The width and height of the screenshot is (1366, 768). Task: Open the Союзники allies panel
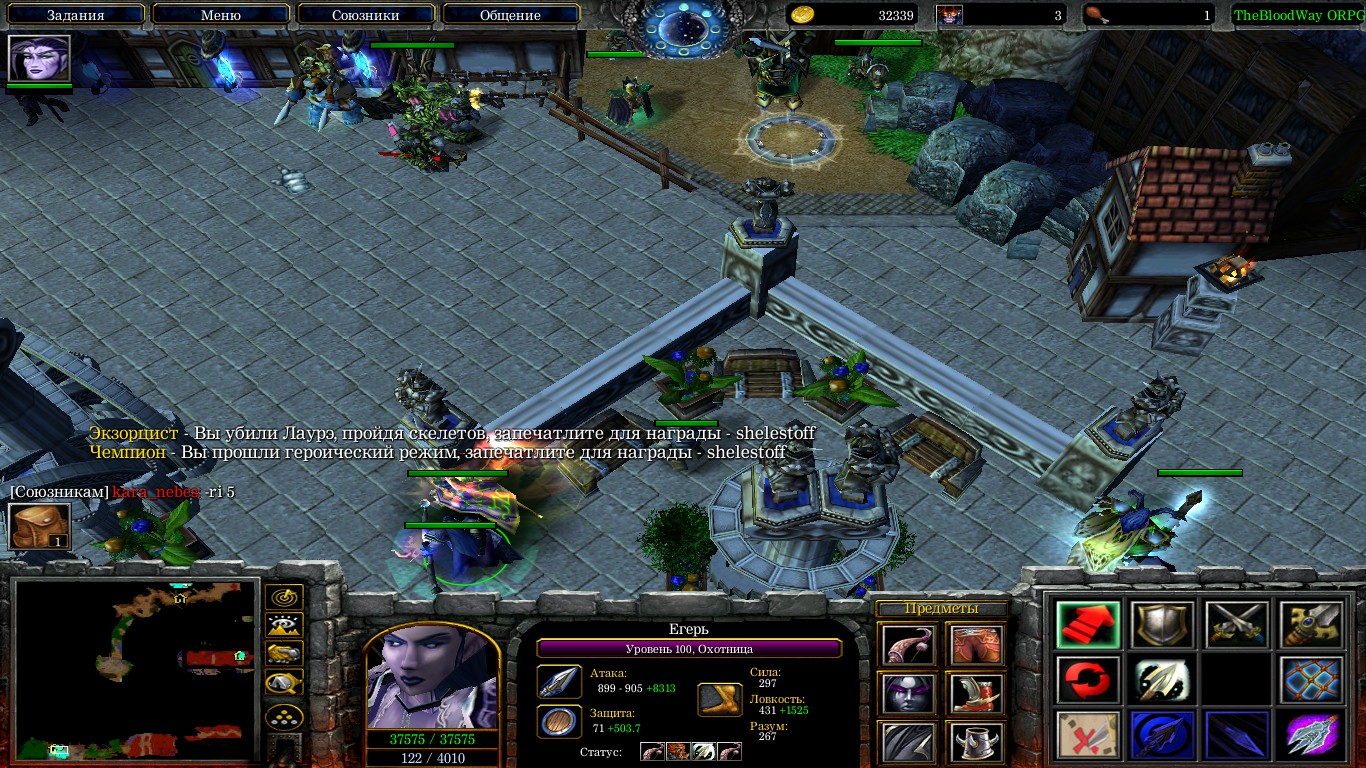[x=365, y=15]
